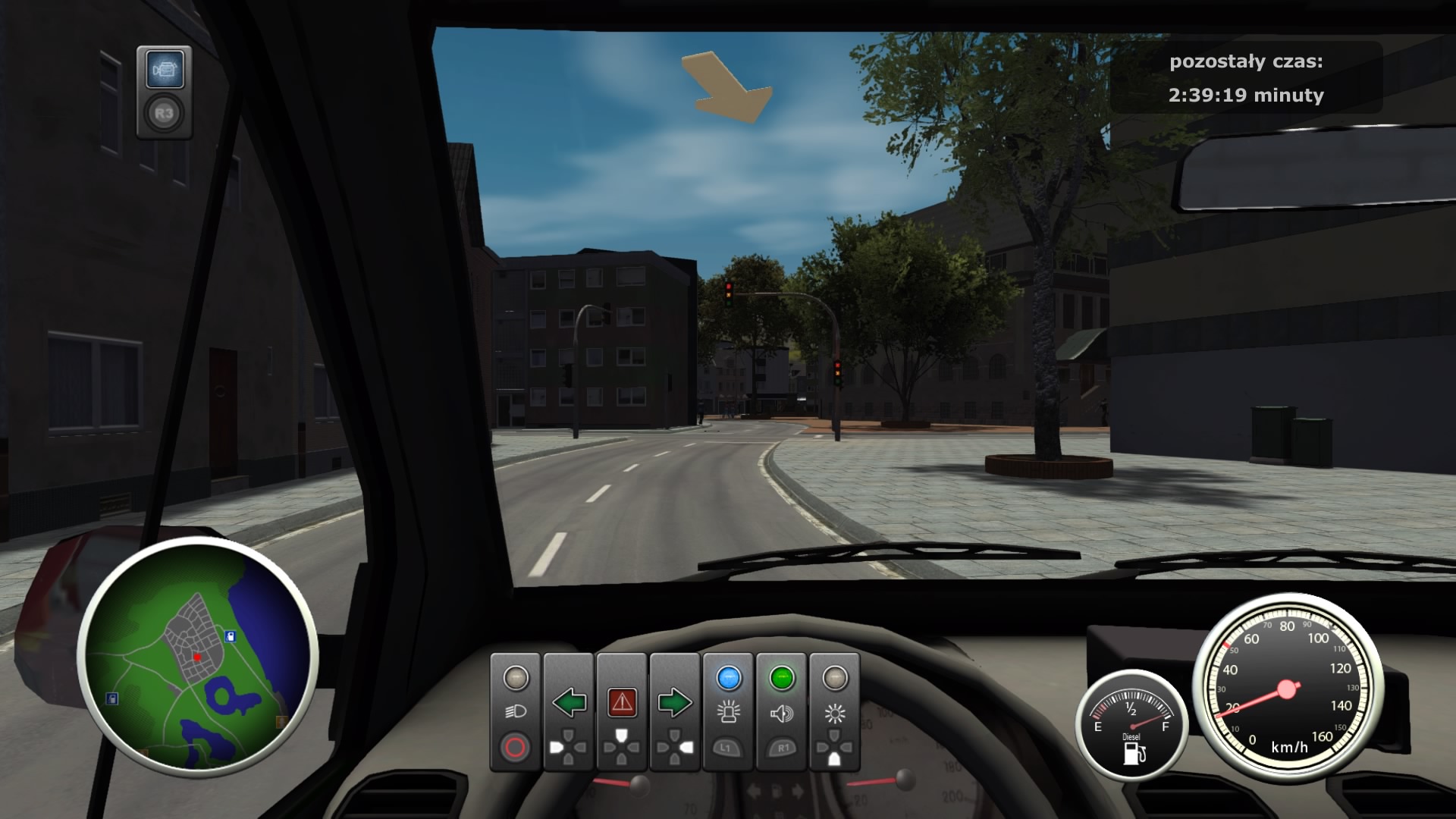The width and height of the screenshot is (1456, 819).
Task: Toggle the siren speaker icon
Action: click(x=781, y=713)
